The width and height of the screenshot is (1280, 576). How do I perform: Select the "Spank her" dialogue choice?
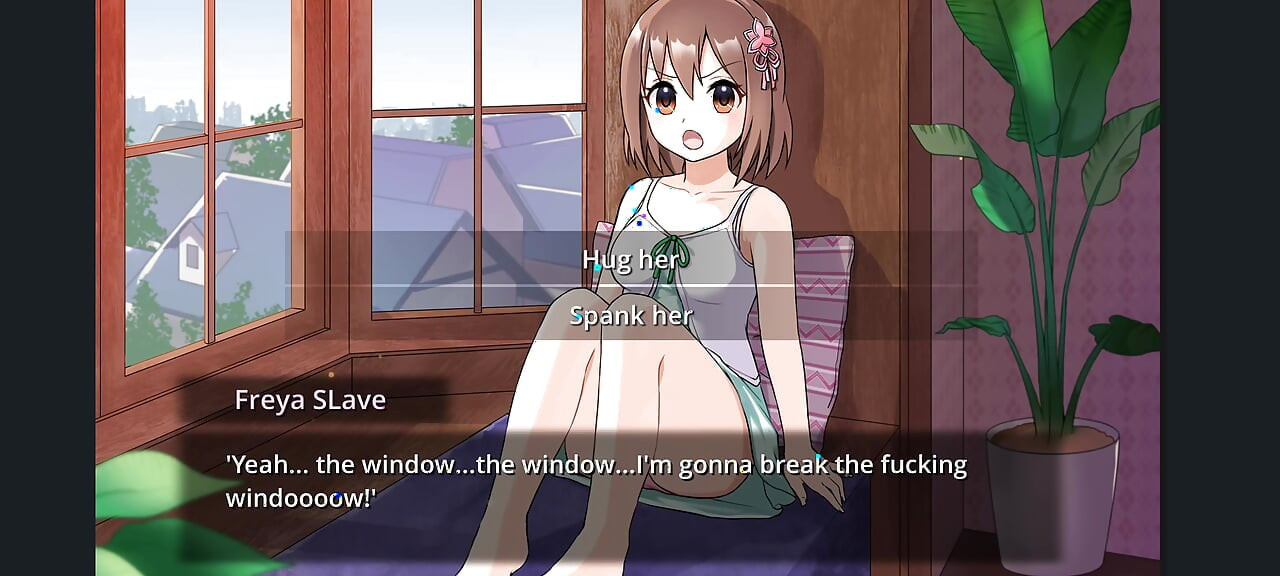tap(631, 316)
